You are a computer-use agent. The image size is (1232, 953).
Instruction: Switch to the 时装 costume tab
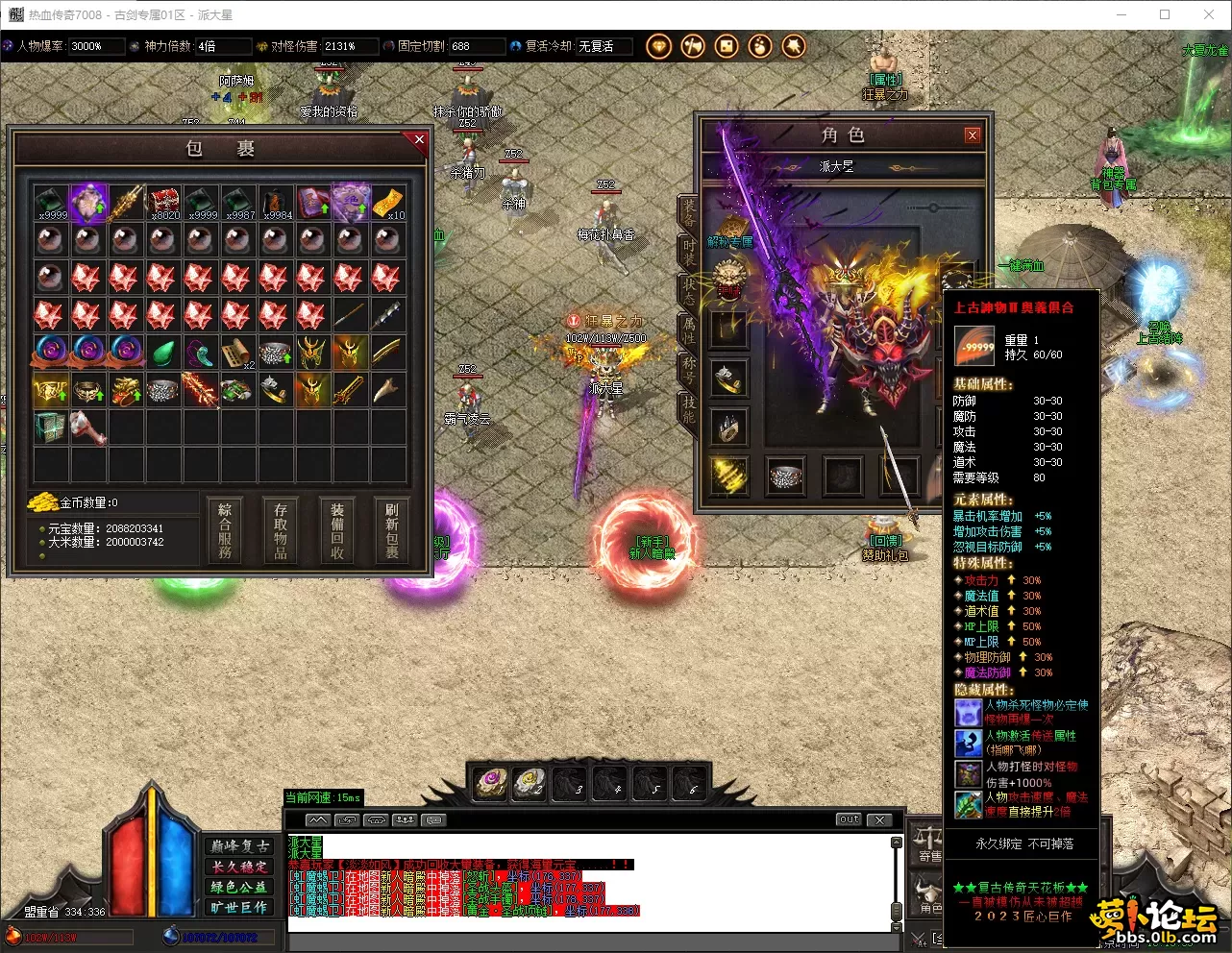(689, 252)
